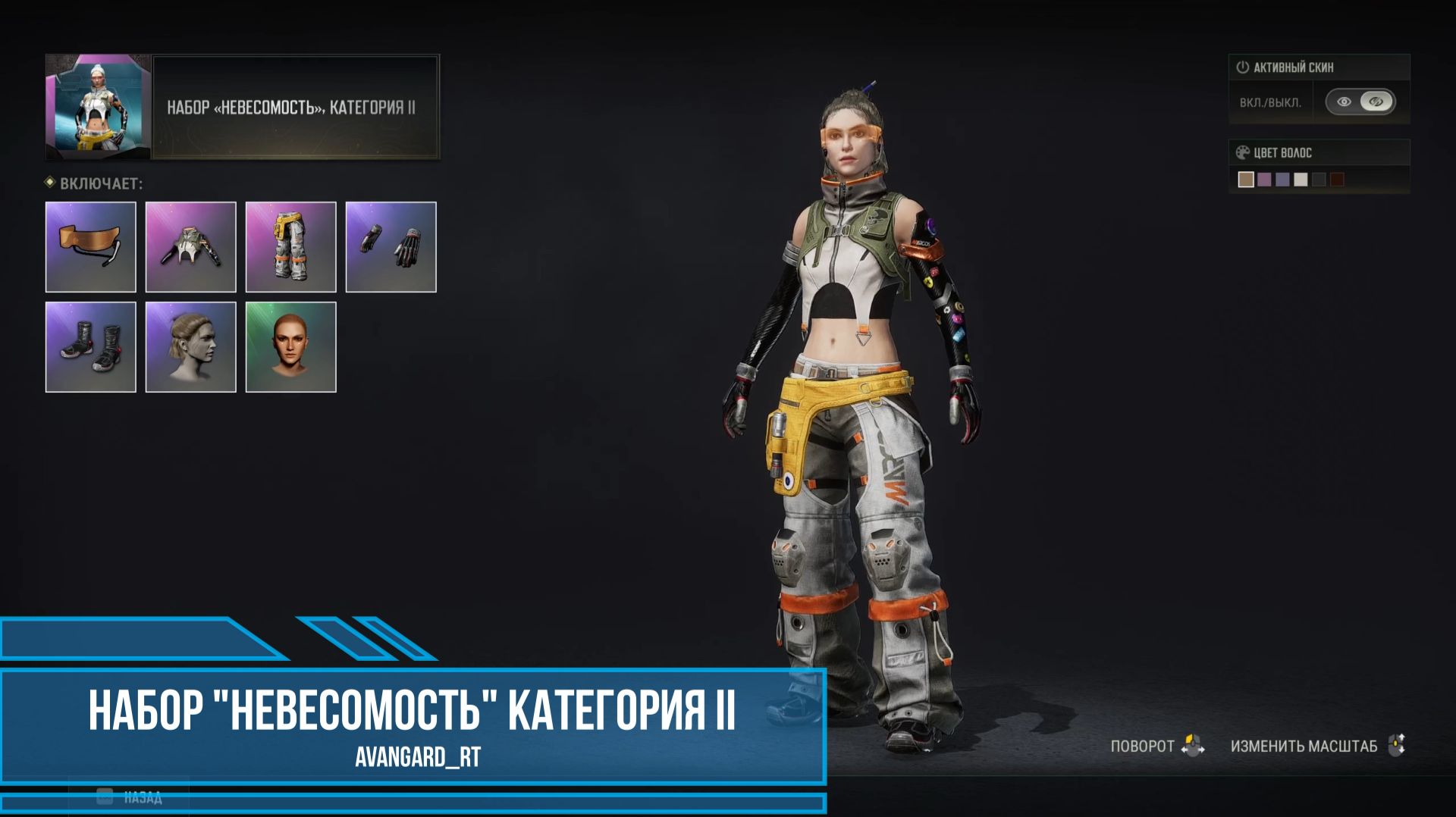Pick the black gloves item tile

(391, 247)
